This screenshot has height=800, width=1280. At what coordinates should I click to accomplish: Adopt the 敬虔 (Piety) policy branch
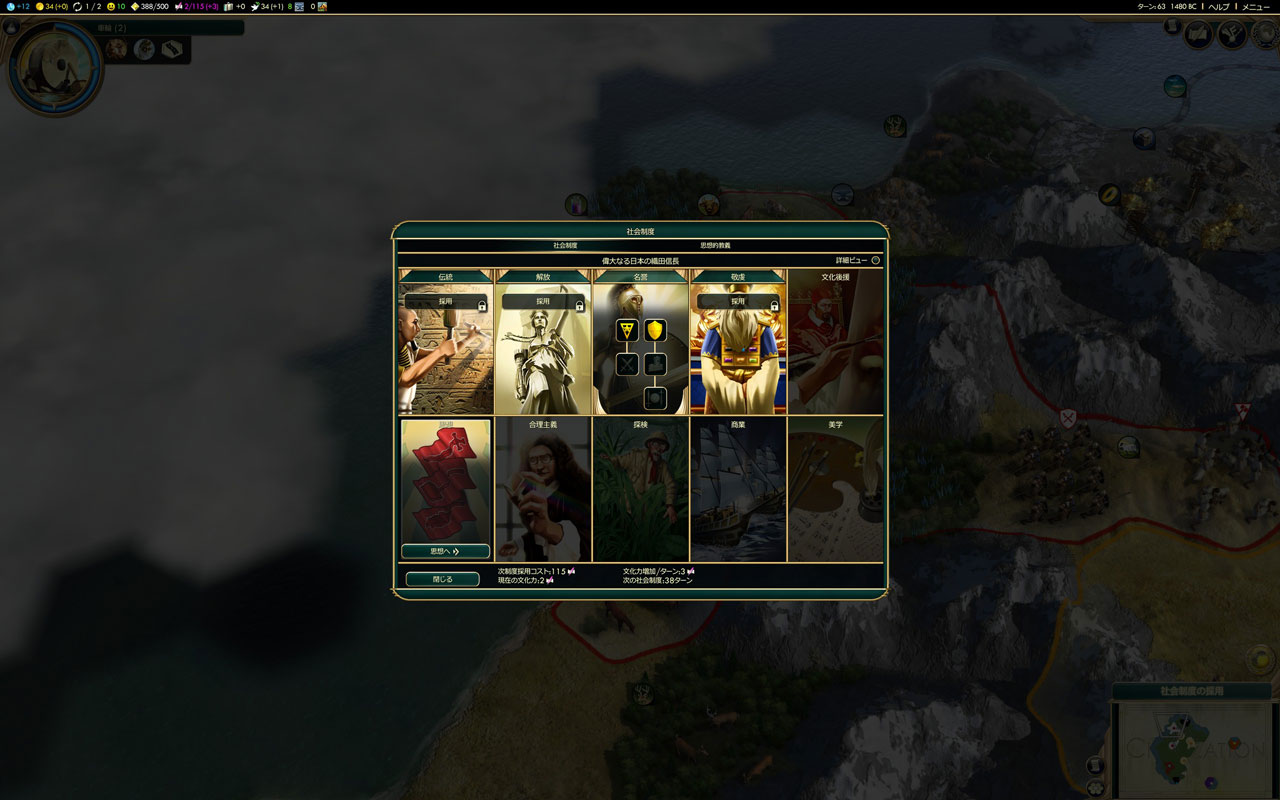tap(738, 301)
